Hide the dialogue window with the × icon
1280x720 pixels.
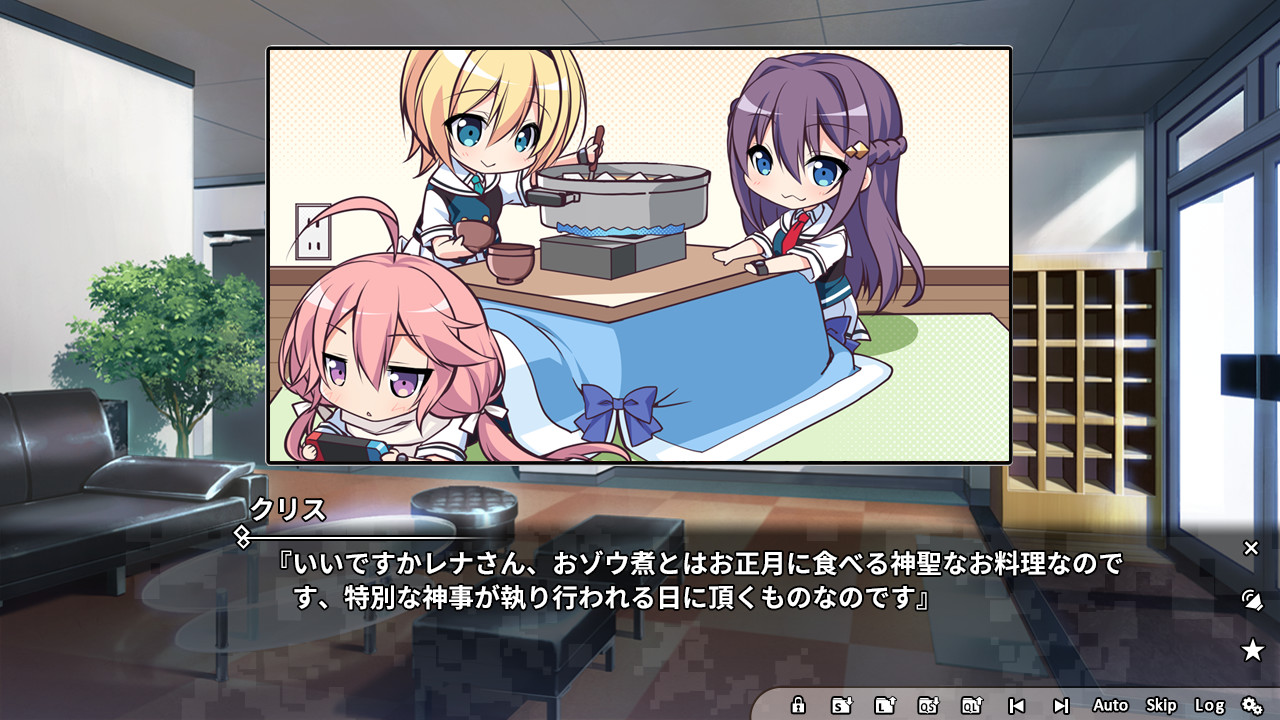click(1253, 548)
